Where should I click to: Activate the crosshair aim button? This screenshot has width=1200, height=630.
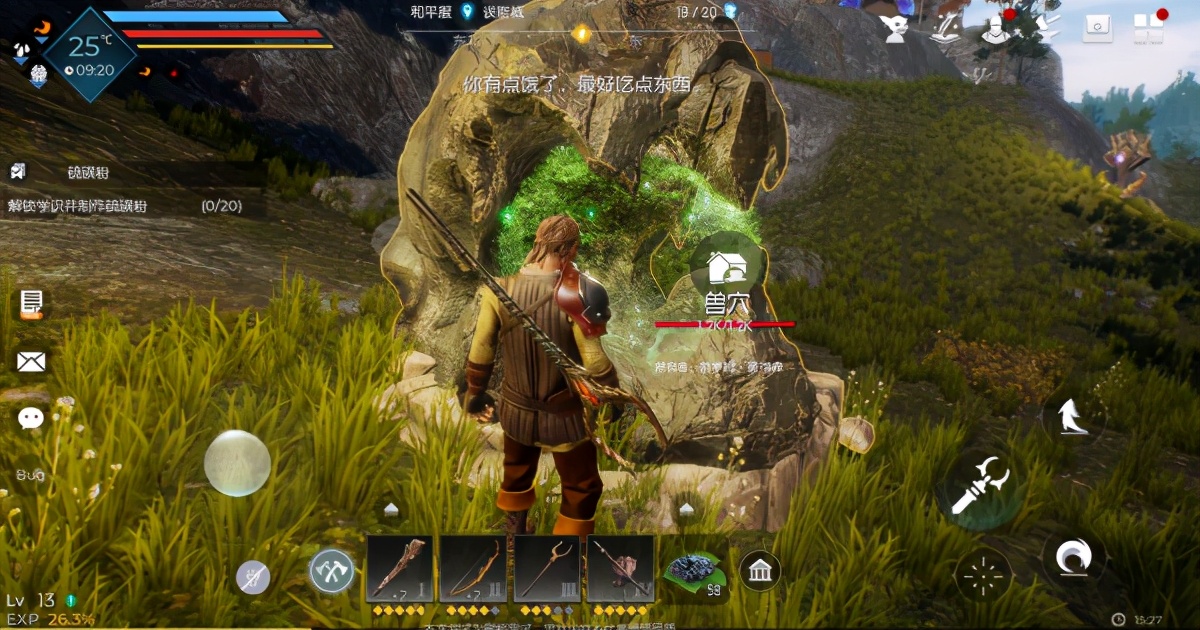pyautogui.click(x=983, y=574)
